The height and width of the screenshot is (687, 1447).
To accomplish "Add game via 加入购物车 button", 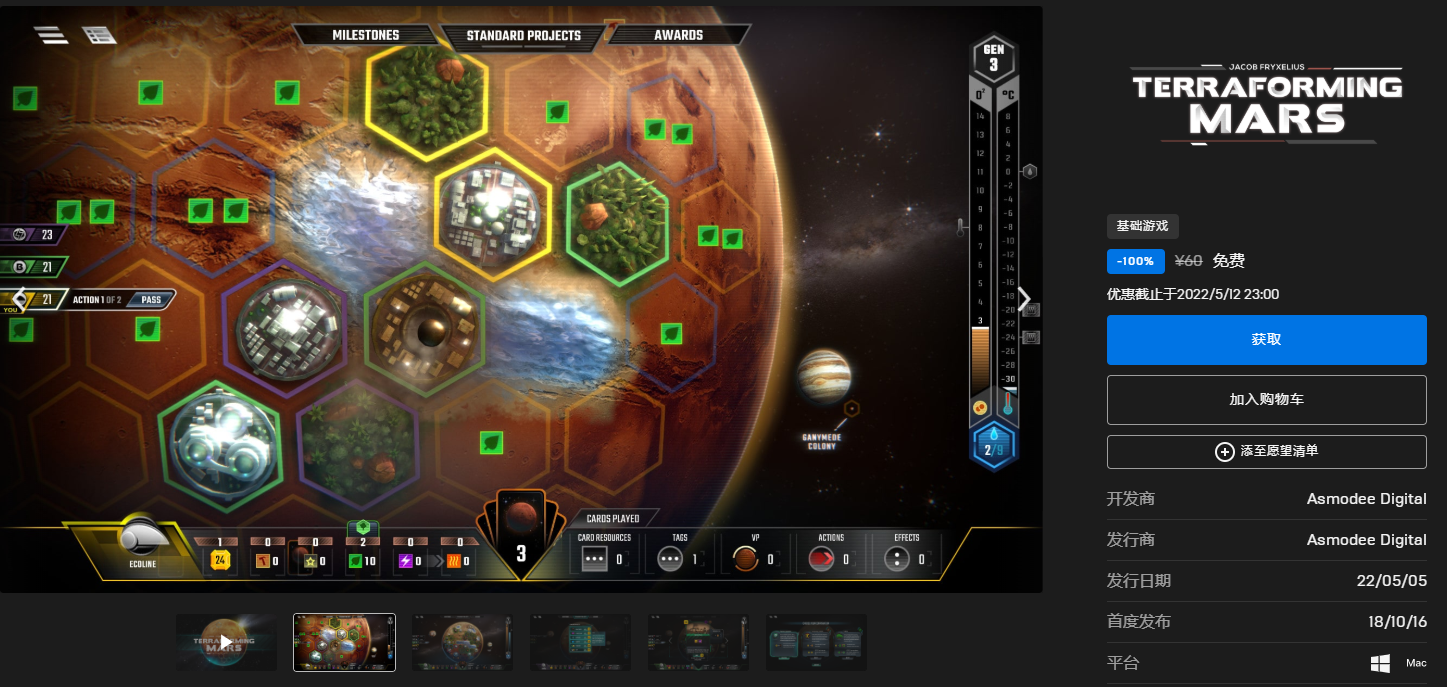I will pyautogui.click(x=1266, y=400).
